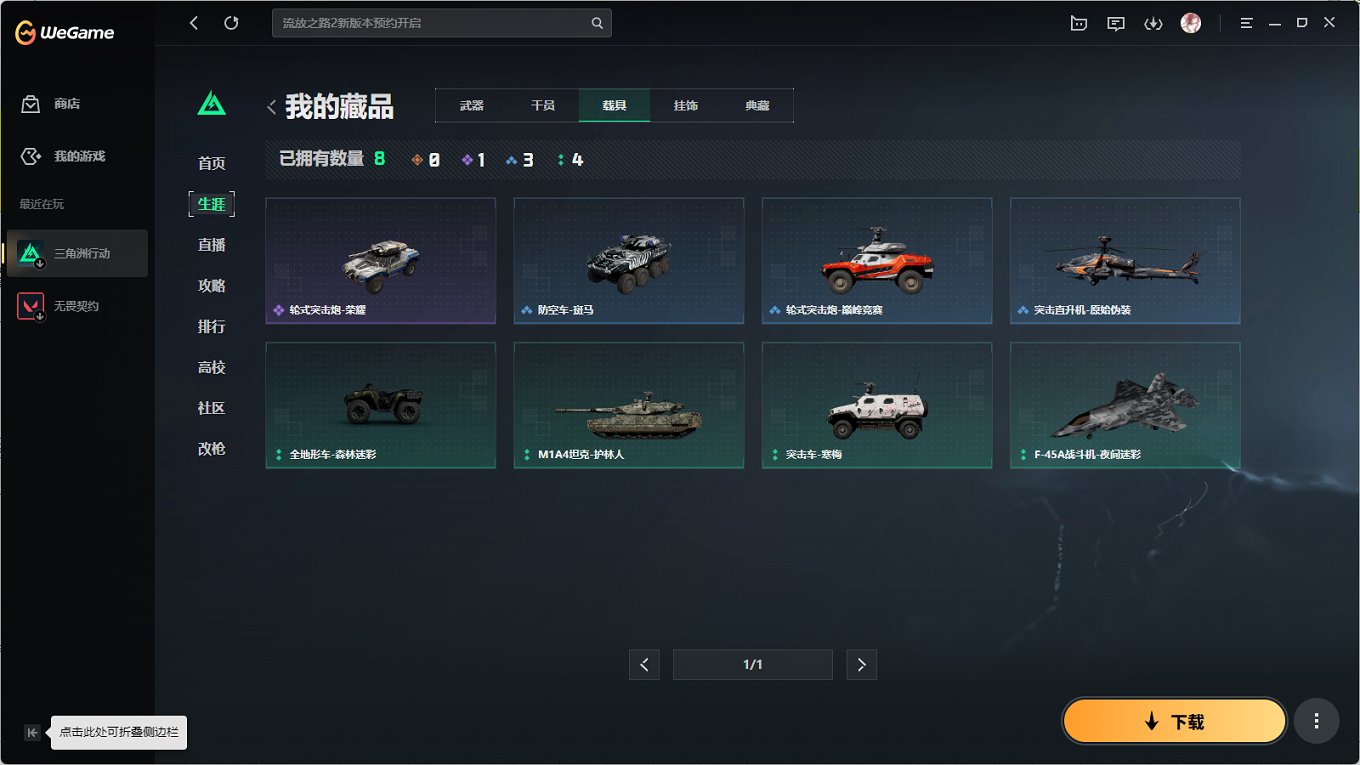1360x765 pixels.
Task: Click the user avatar
Action: point(1190,22)
